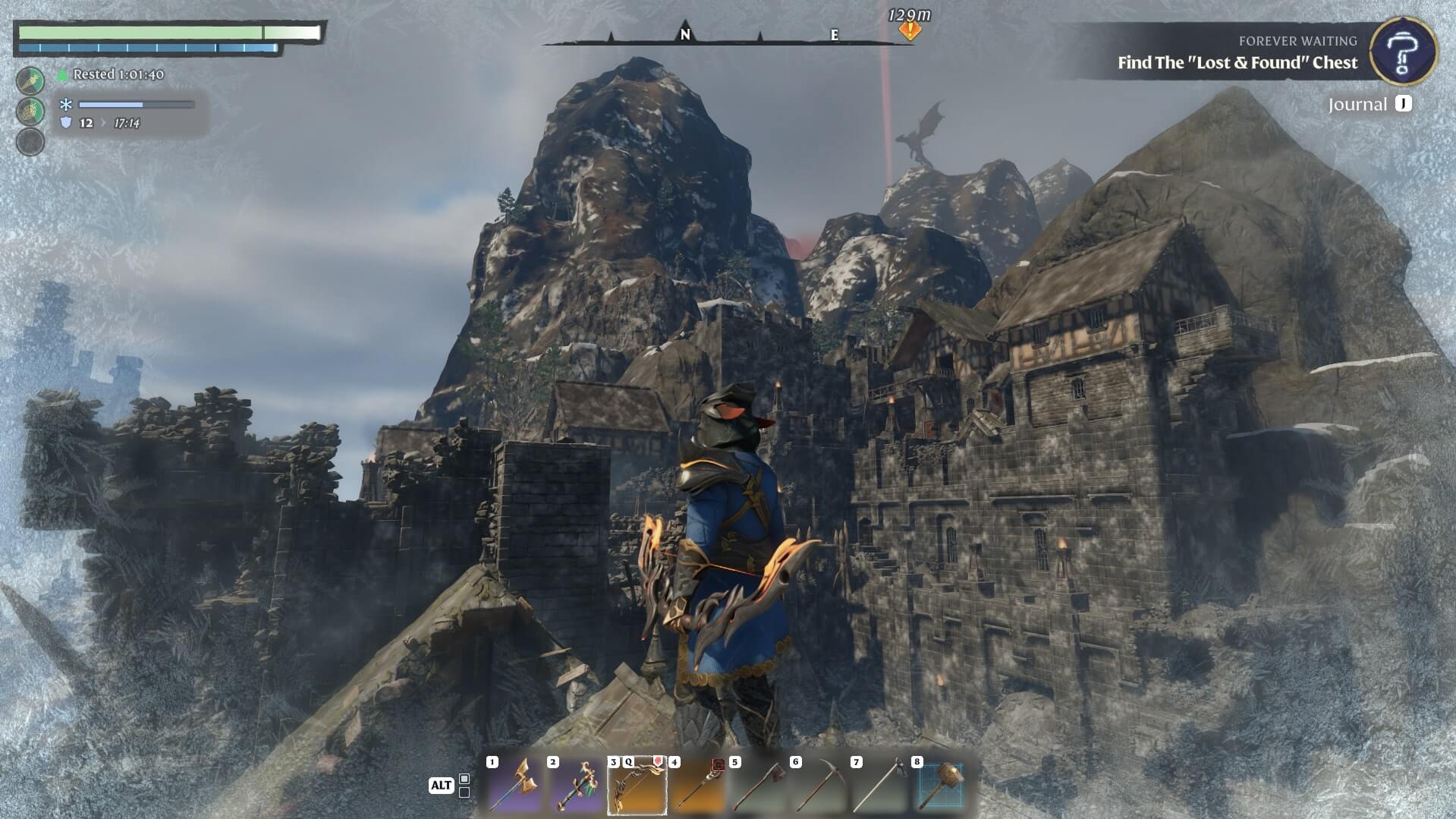
Task: Check the green Rested buff icon
Action: tap(63, 74)
